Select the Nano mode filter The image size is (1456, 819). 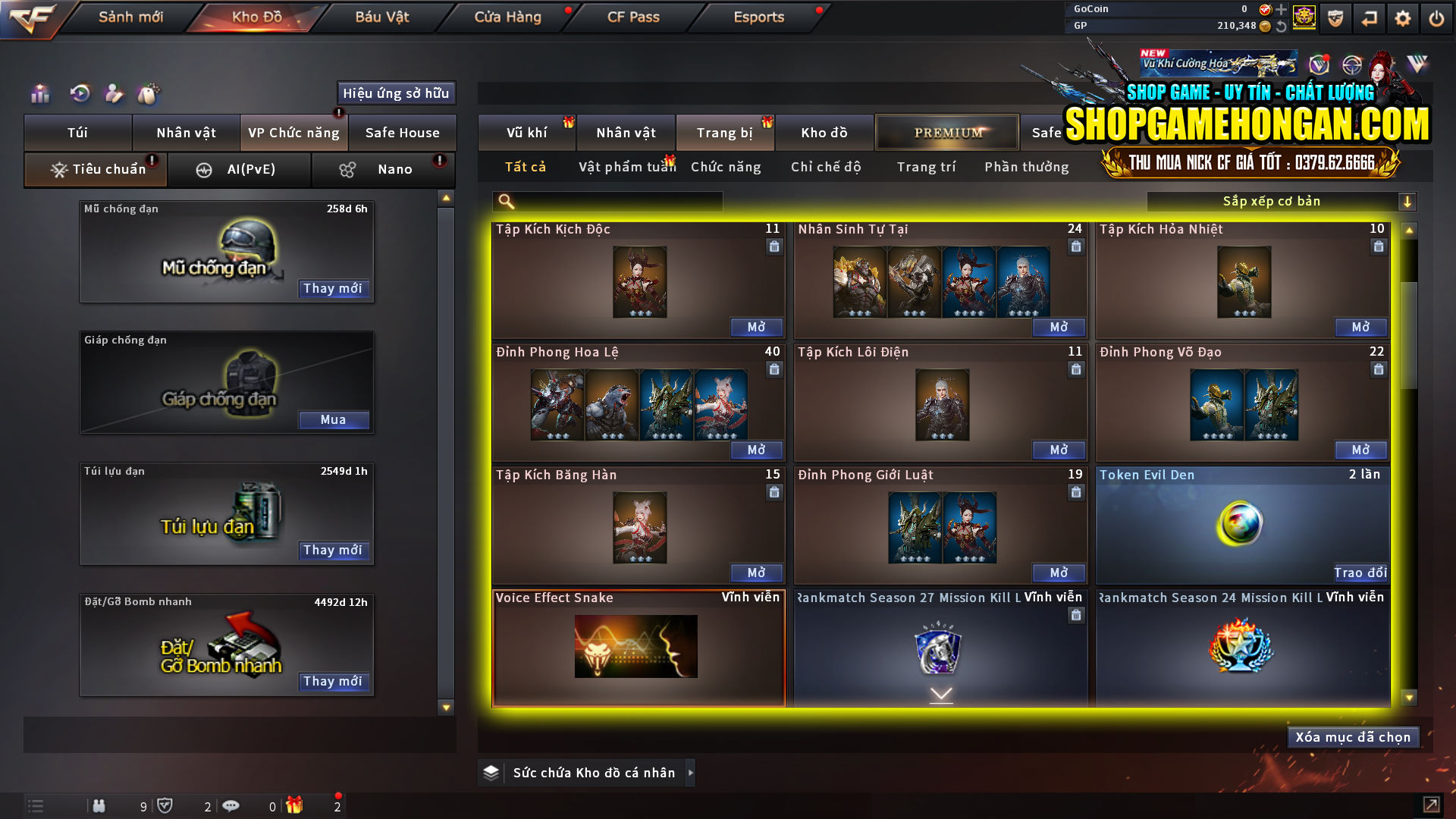pos(382,169)
